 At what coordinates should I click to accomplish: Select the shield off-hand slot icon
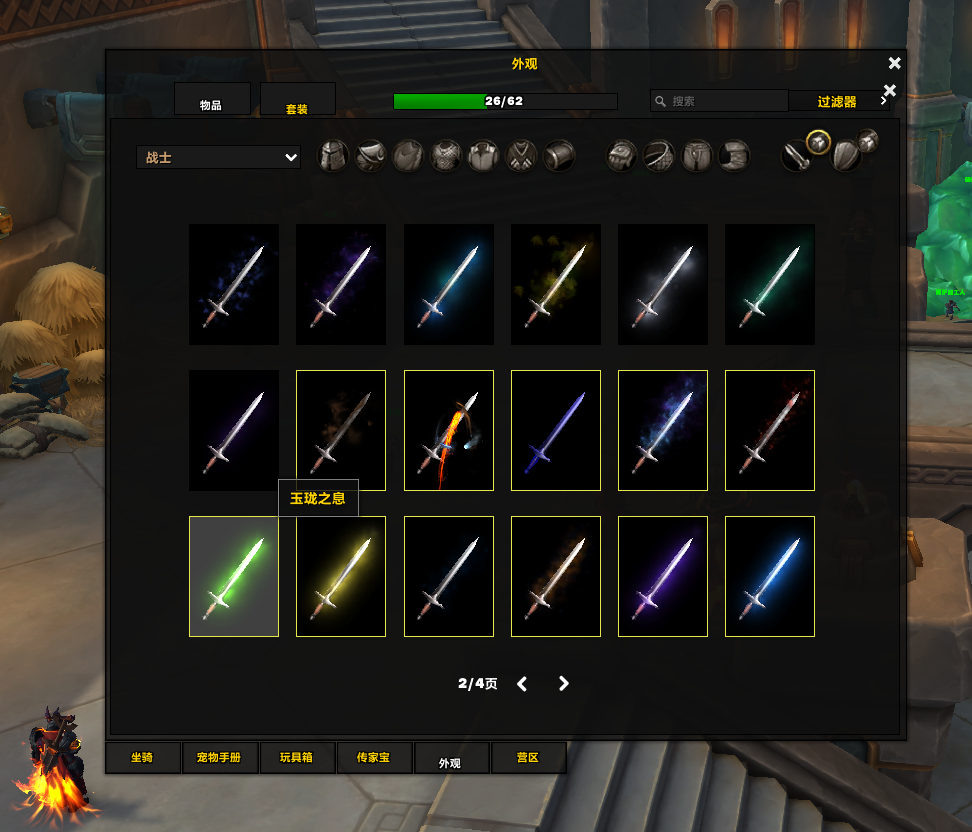pyautogui.click(x=845, y=157)
